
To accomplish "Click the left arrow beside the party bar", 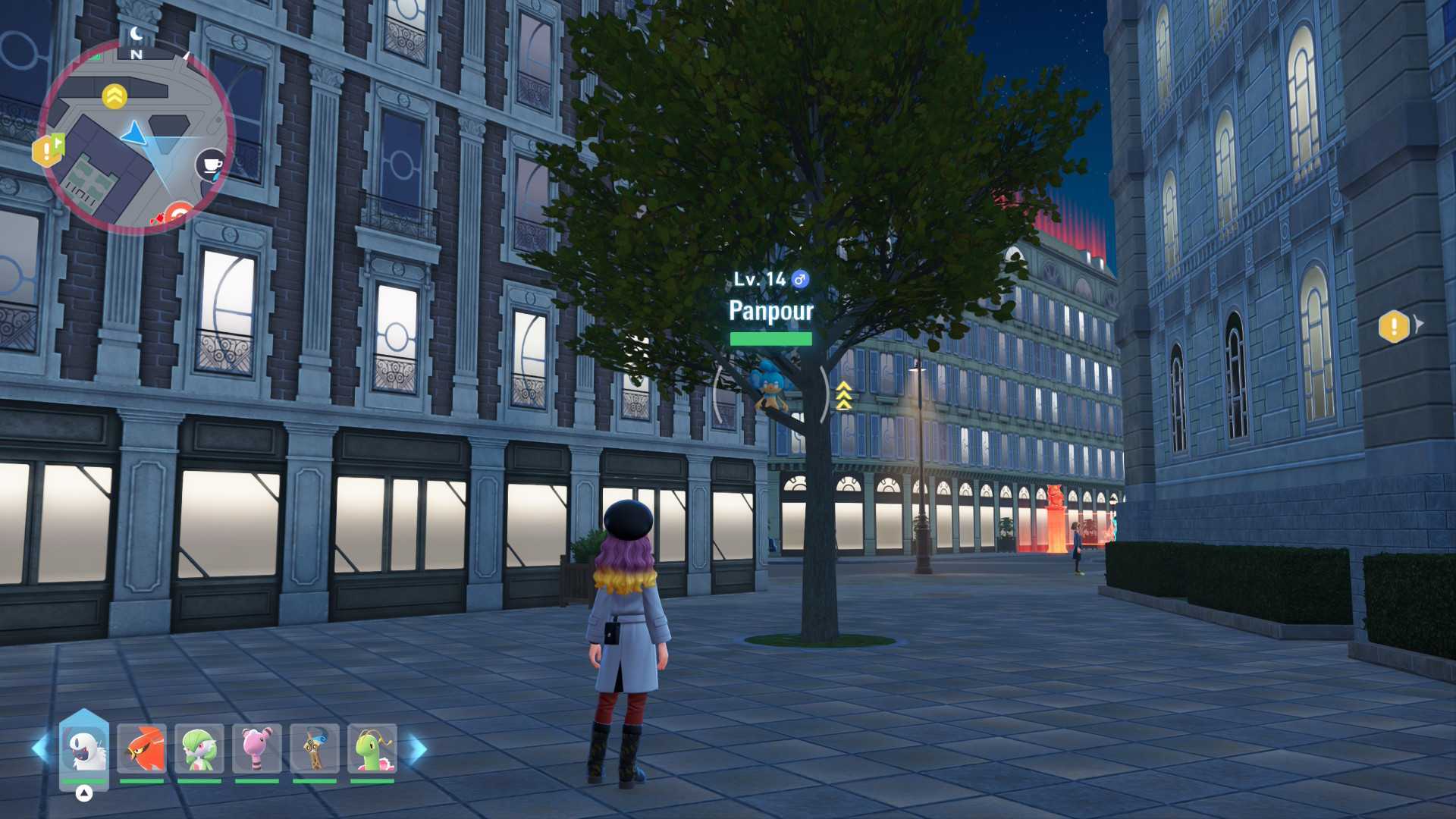I will [40, 748].
